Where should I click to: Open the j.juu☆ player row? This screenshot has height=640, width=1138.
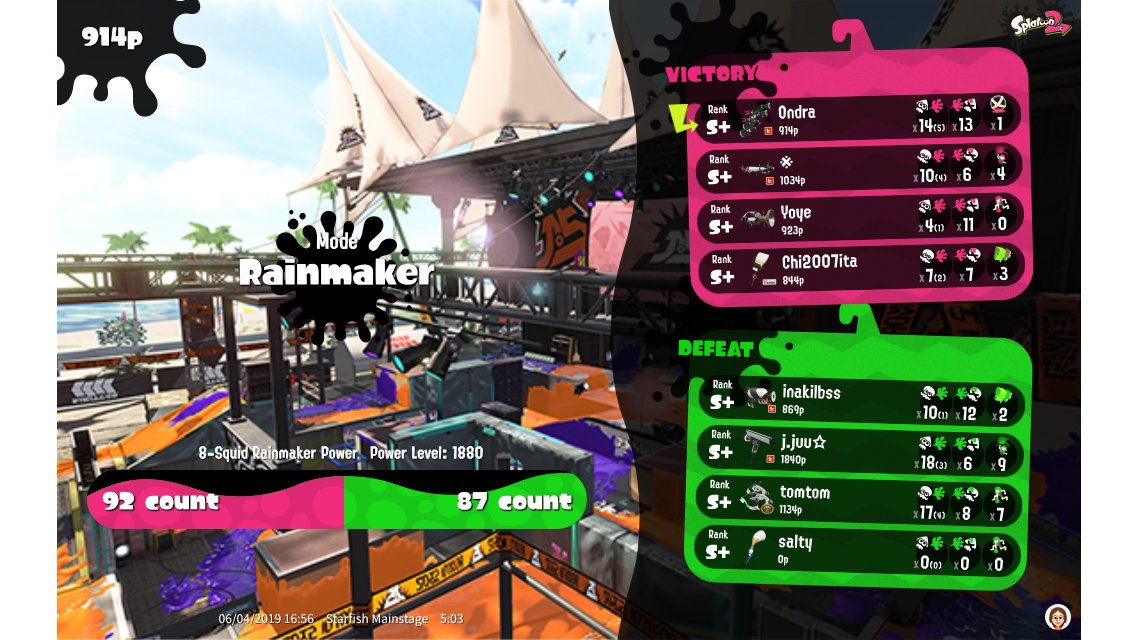tap(860, 448)
